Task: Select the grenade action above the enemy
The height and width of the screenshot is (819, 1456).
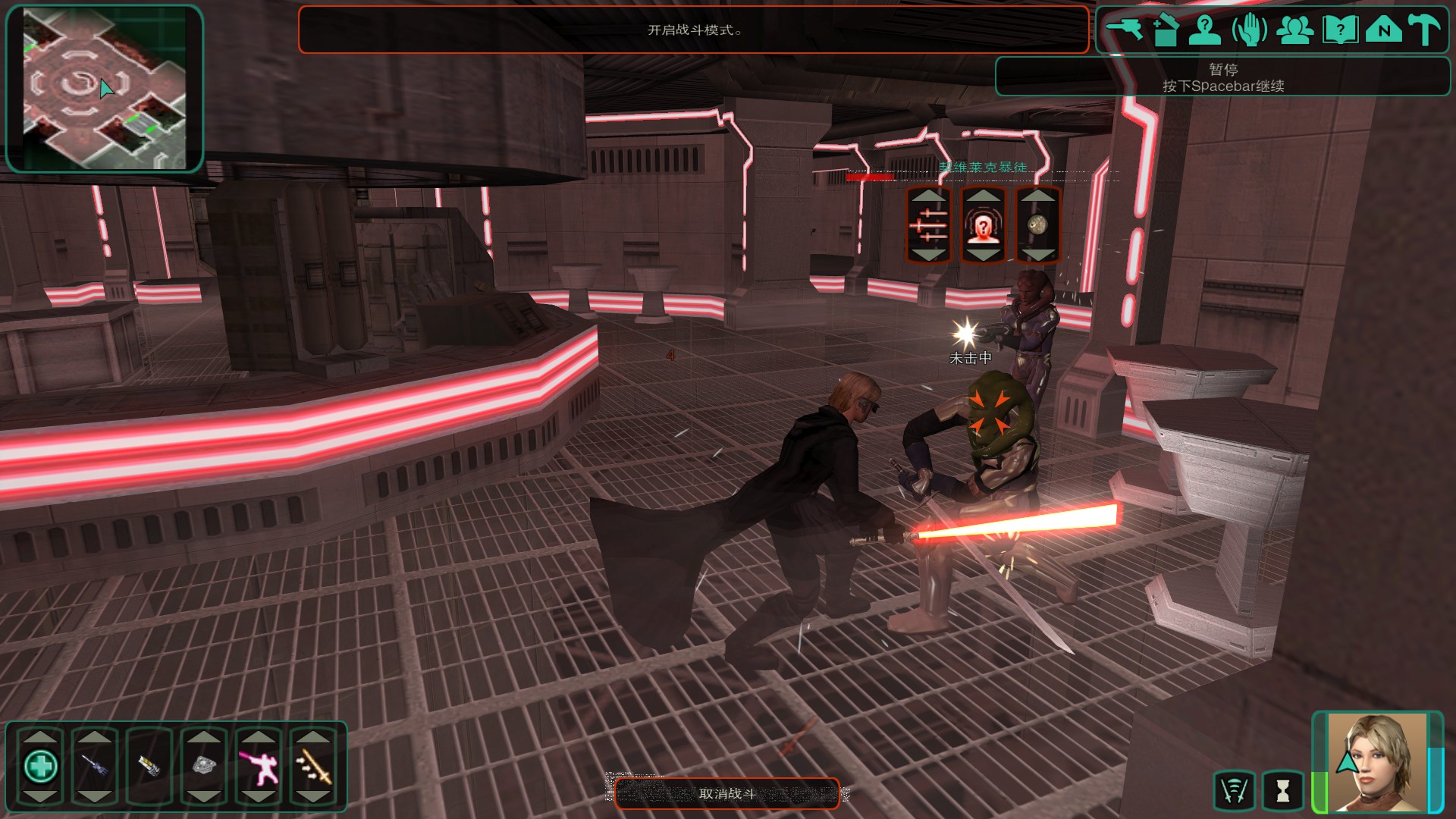Action: (x=1037, y=225)
